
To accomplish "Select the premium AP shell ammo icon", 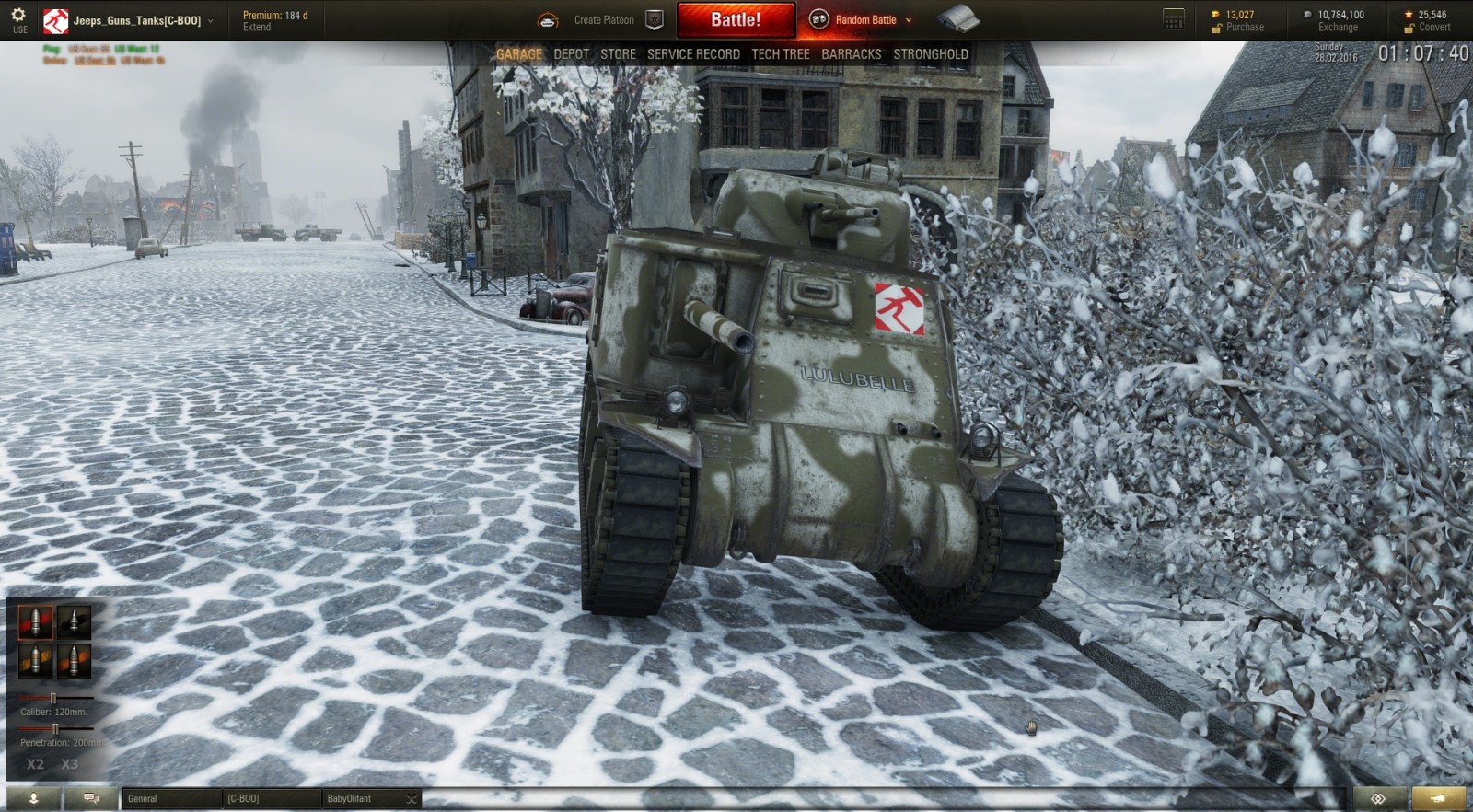I will (35, 622).
